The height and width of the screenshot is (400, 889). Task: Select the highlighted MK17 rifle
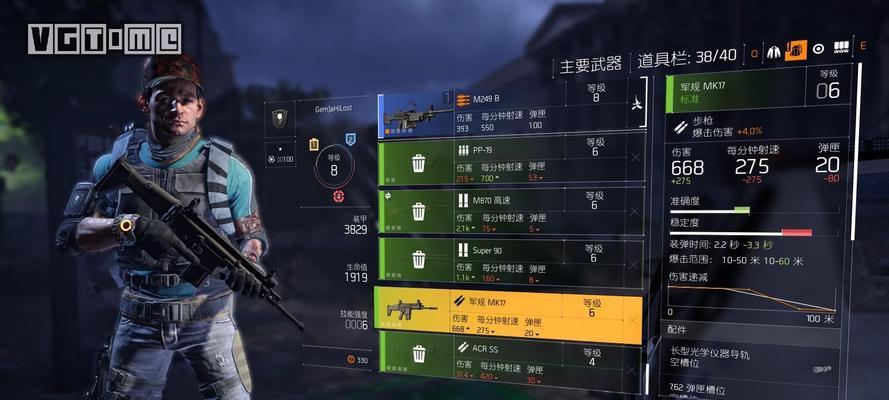(x=505, y=314)
